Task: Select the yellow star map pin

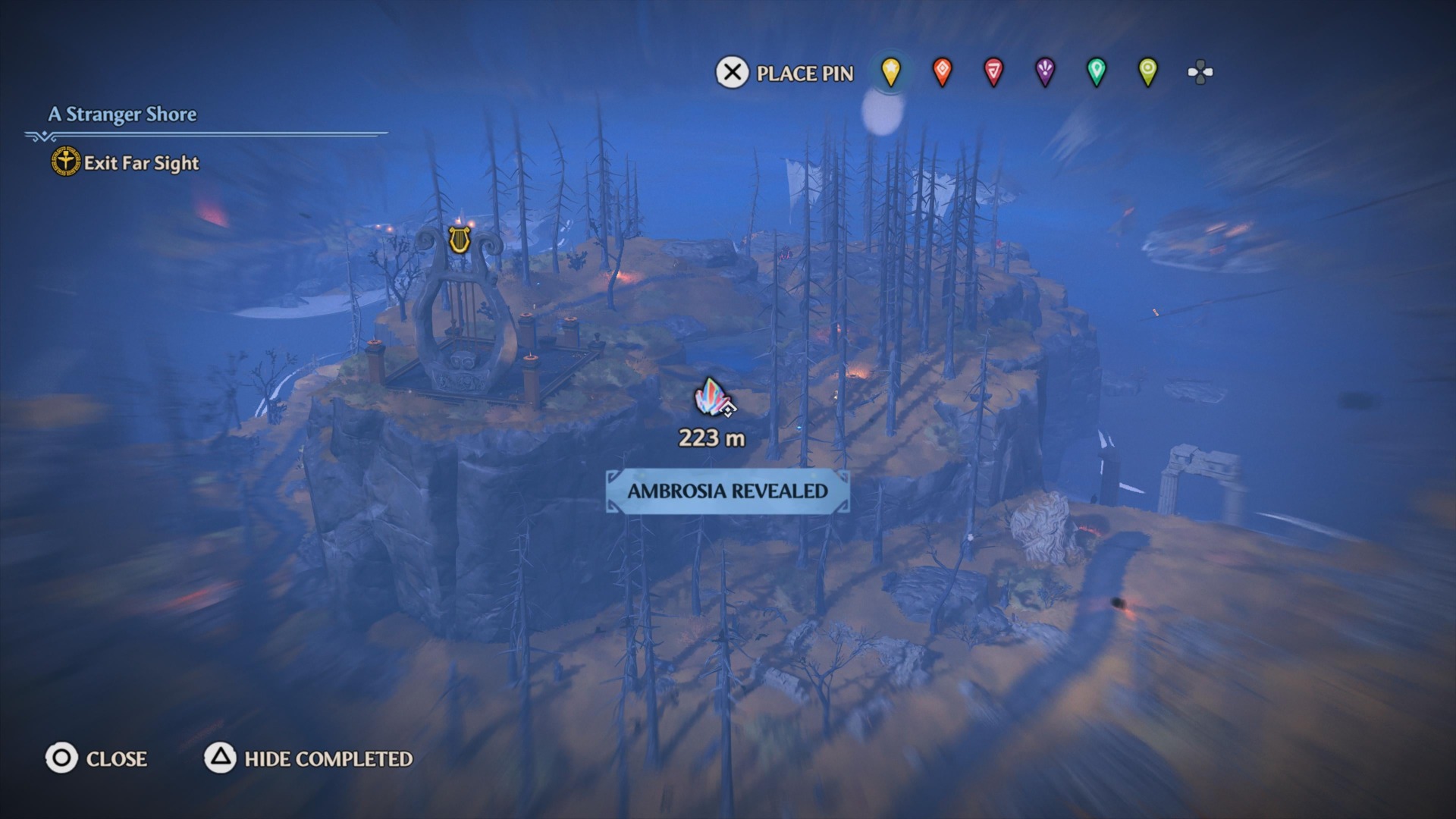Action: [890, 72]
